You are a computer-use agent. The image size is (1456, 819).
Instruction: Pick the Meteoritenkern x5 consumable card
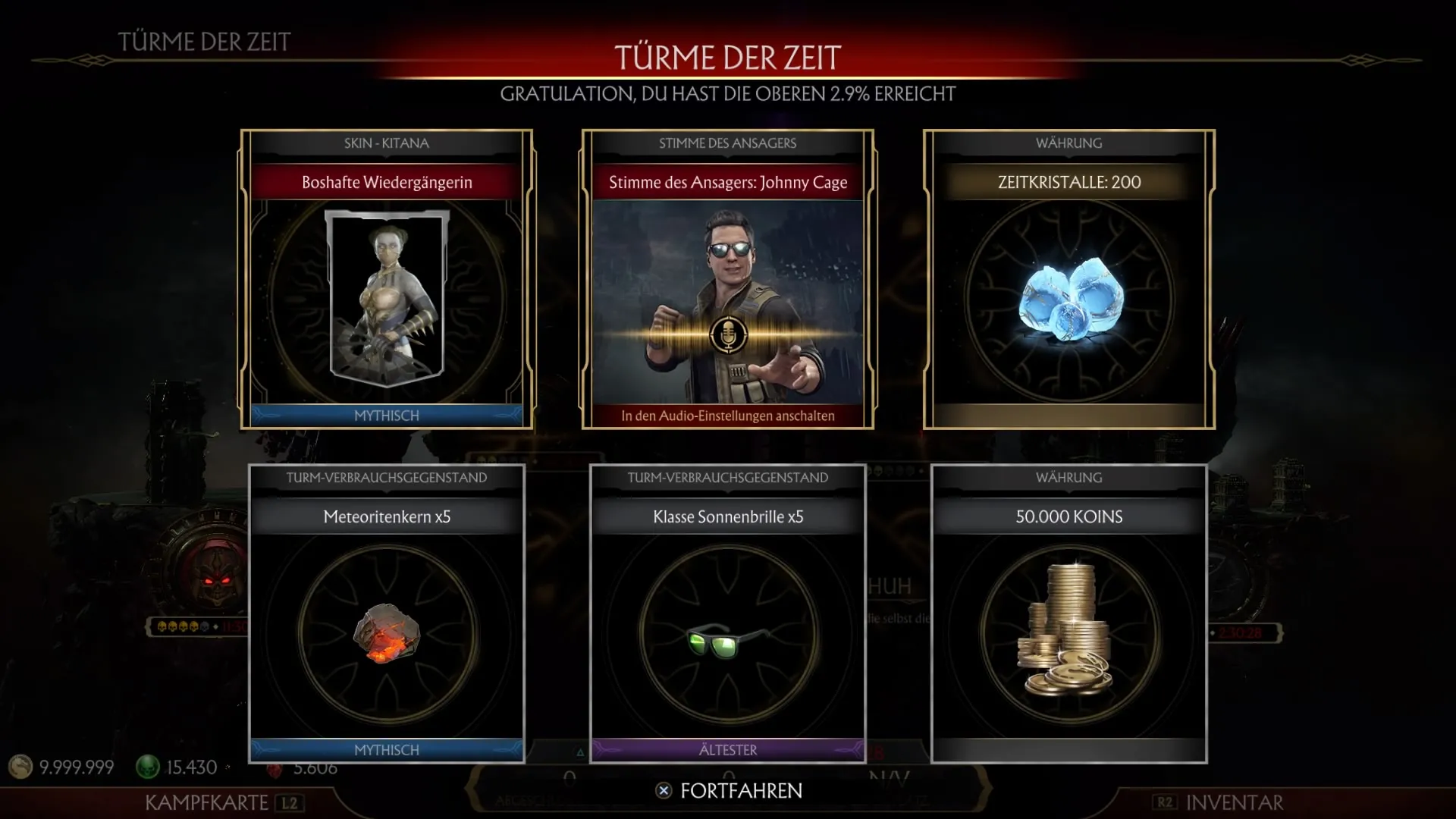pyautogui.click(x=387, y=613)
